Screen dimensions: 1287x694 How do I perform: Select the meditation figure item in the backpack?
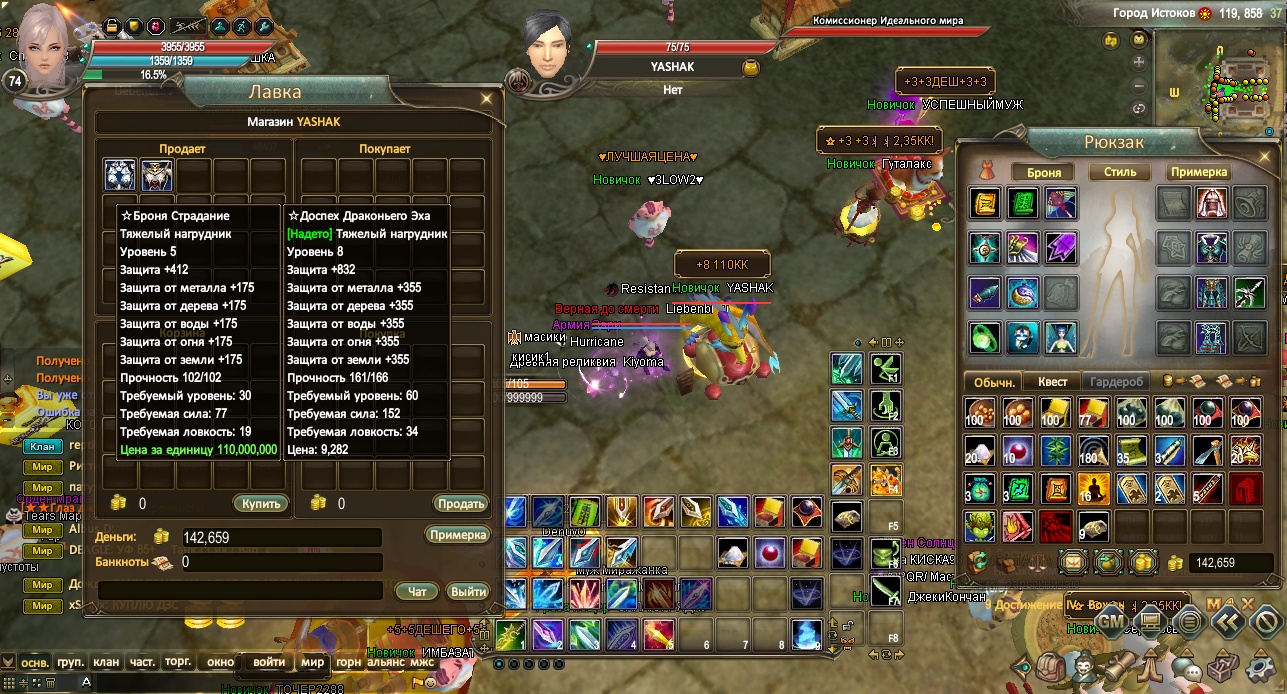(x=1092, y=488)
